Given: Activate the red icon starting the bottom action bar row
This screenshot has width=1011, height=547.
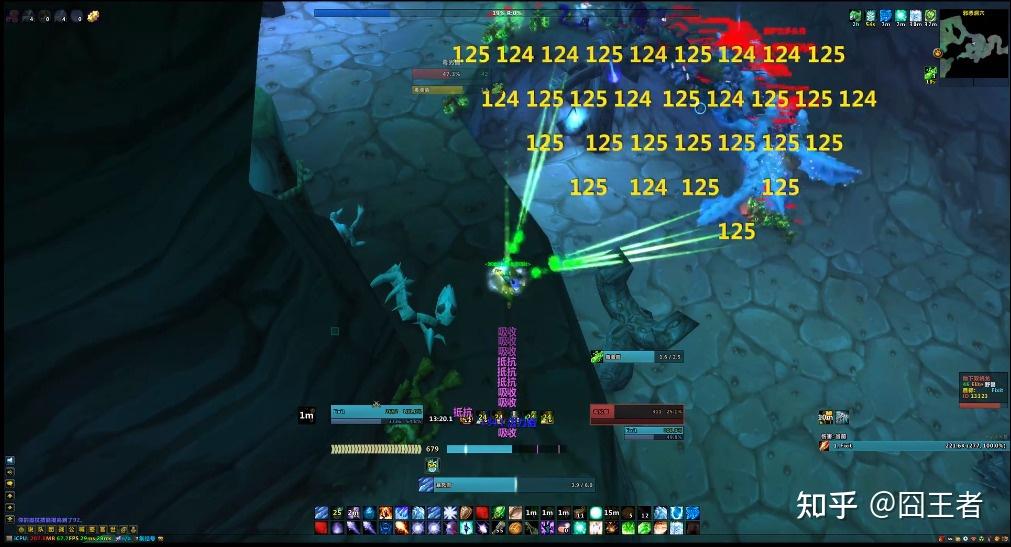Looking at the screenshot, I should tap(321, 528).
